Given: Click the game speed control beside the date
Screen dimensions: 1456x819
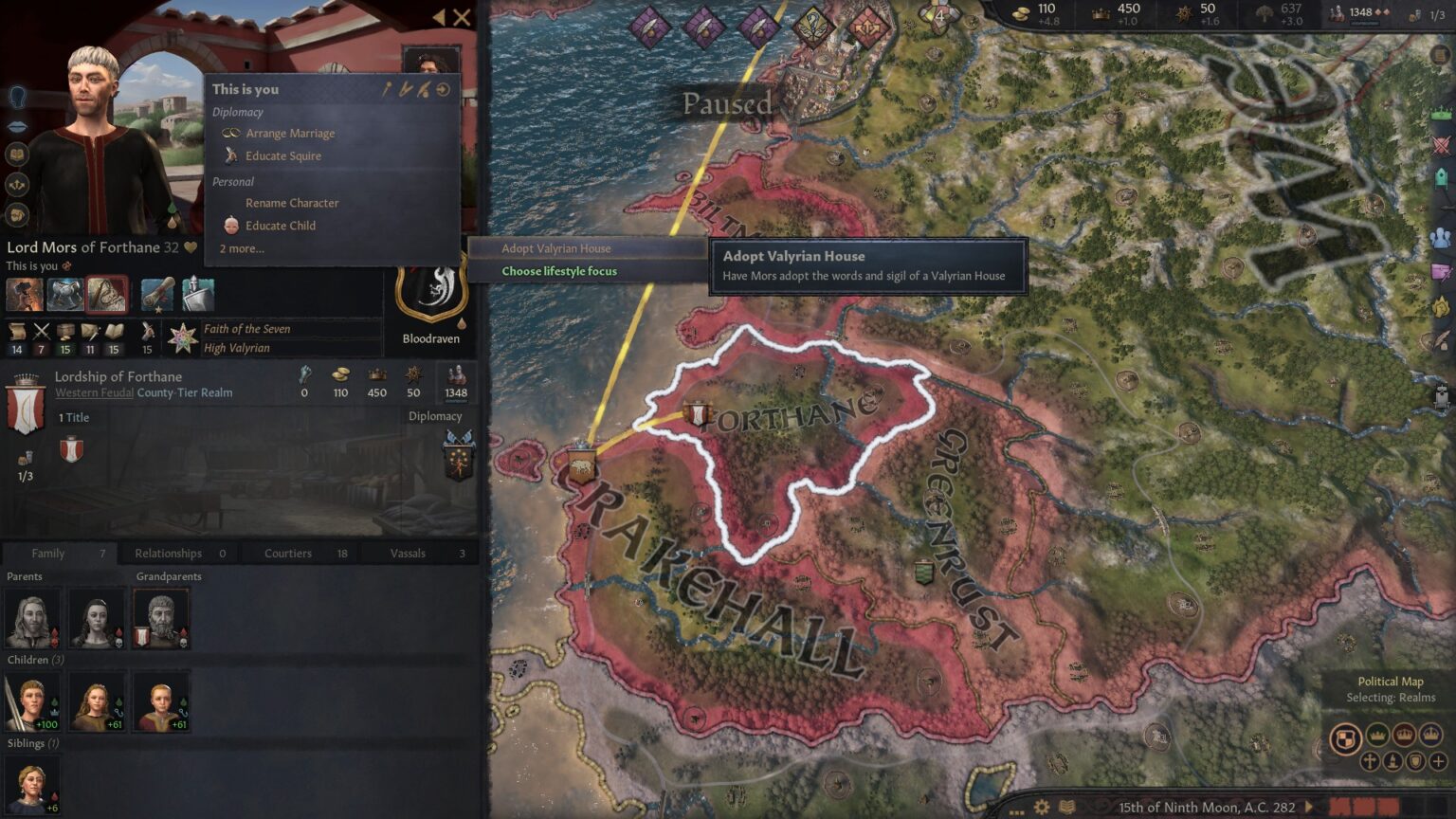Looking at the screenshot, I should [x=1365, y=806].
